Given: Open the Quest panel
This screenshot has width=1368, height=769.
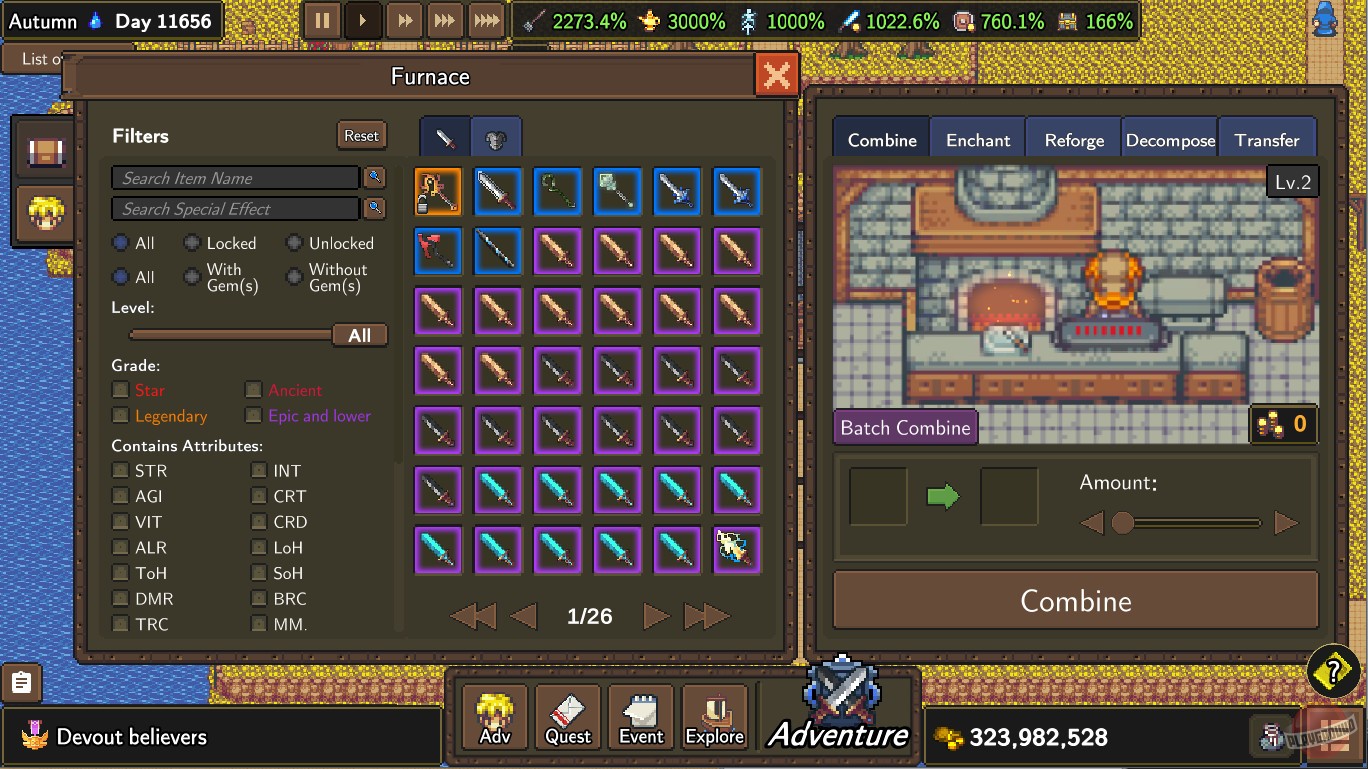Looking at the screenshot, I should coord(567,715).
